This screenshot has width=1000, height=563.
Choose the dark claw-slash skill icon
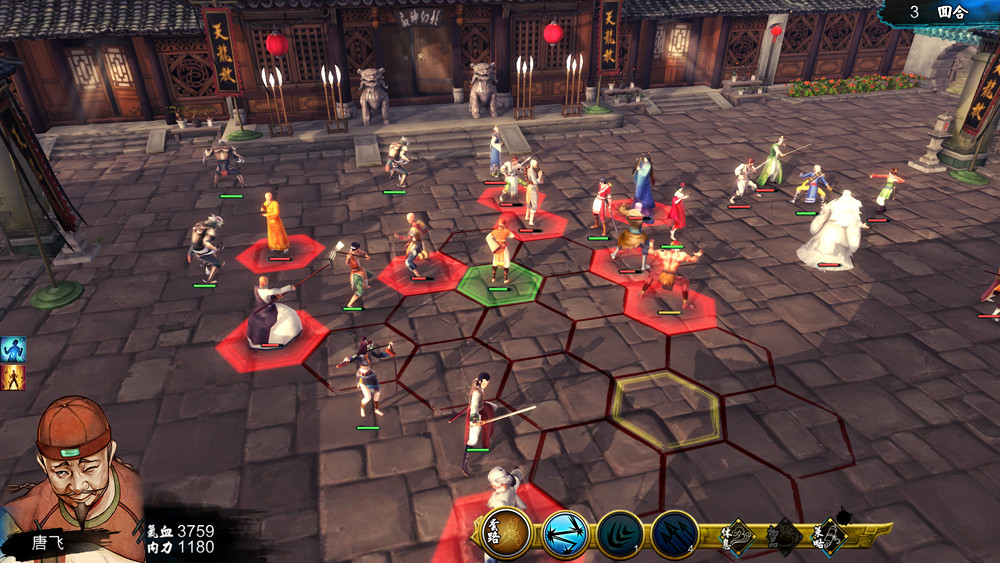point(620,535)
